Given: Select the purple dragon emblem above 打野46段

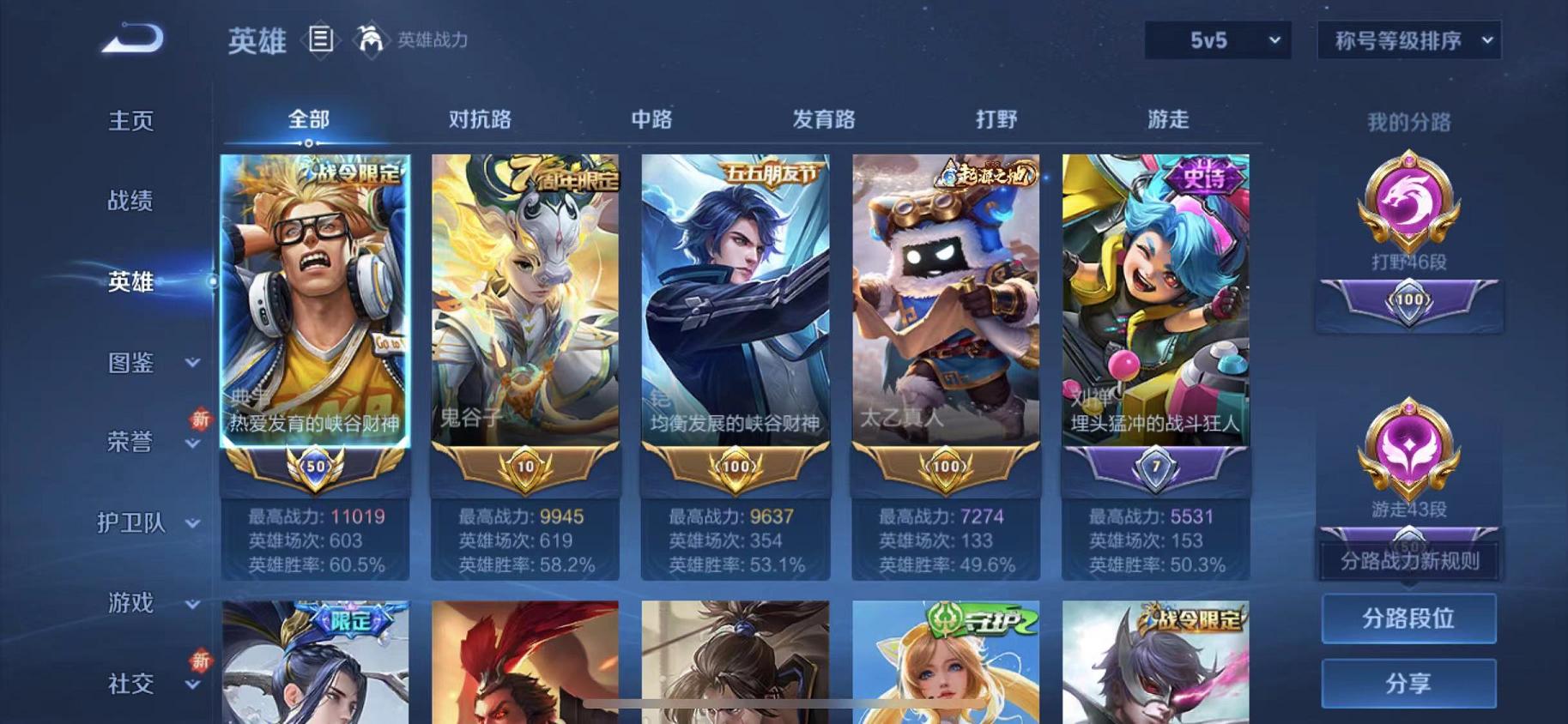Looking at the screenshot, I should click(x=1408, y=202).
